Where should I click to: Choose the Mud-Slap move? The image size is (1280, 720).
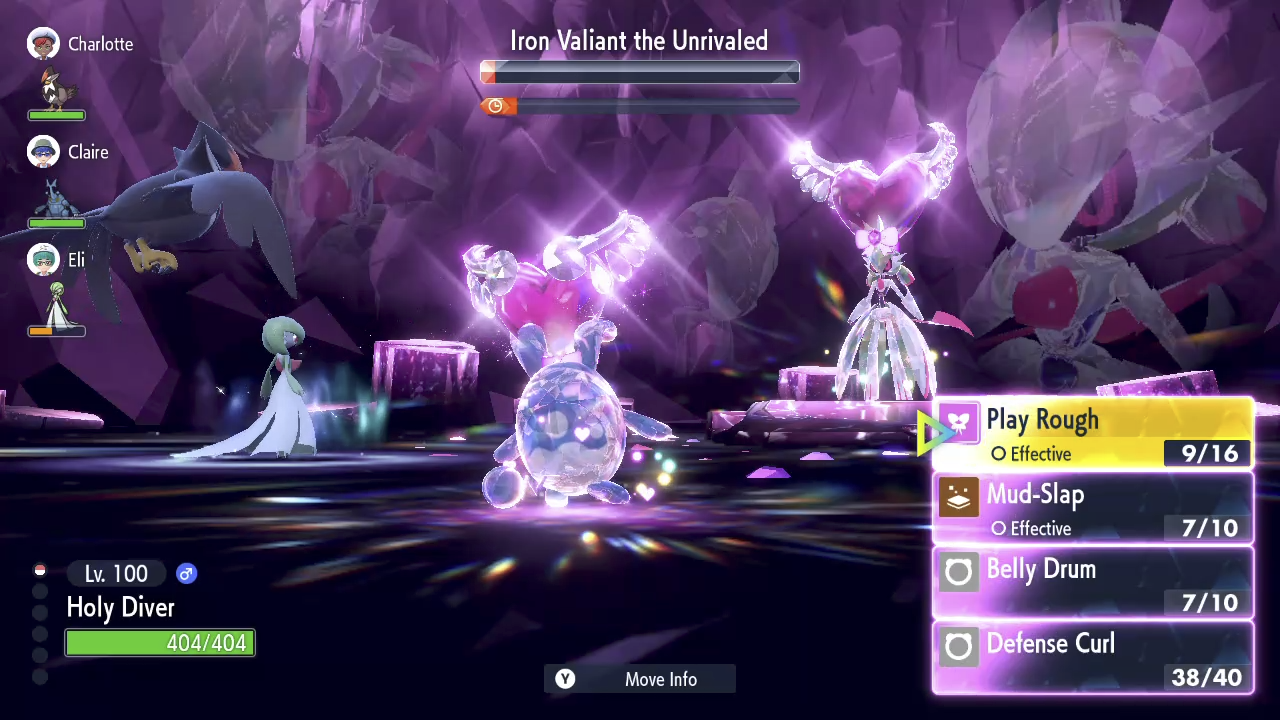pyautogui.click(x=1093, y=509)
